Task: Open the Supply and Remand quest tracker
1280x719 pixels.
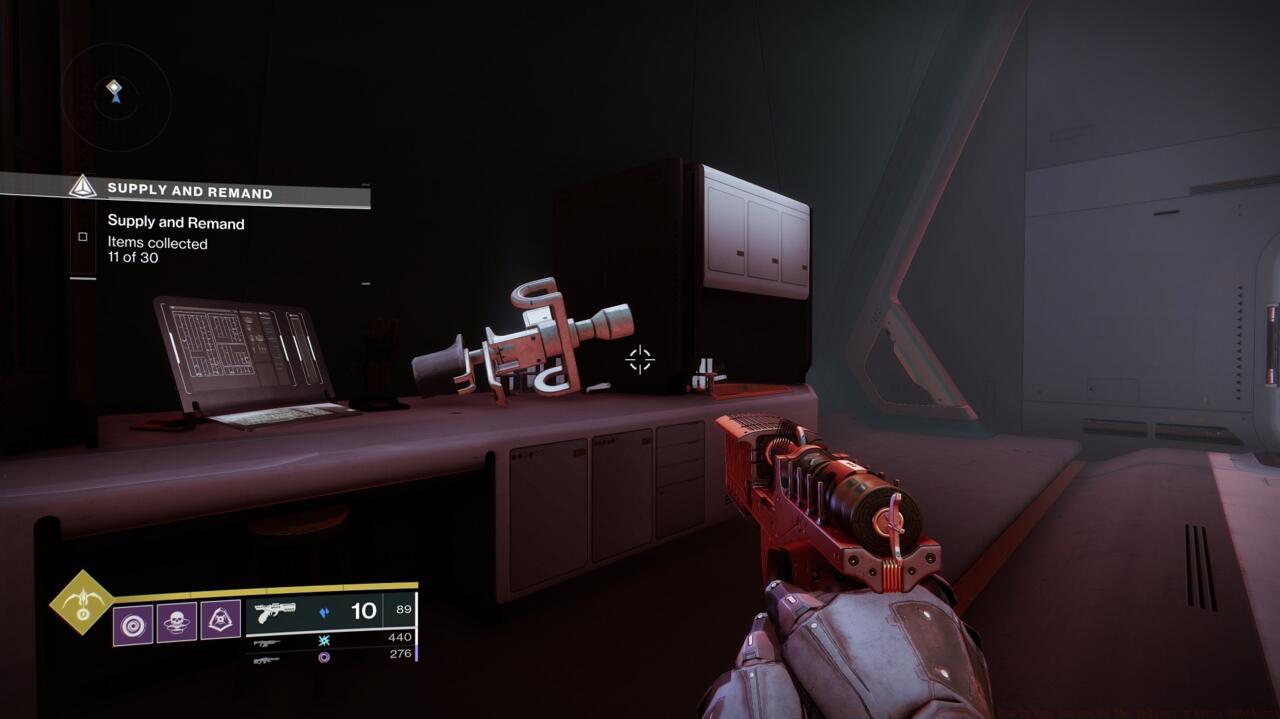Action: tap(189, 190)
